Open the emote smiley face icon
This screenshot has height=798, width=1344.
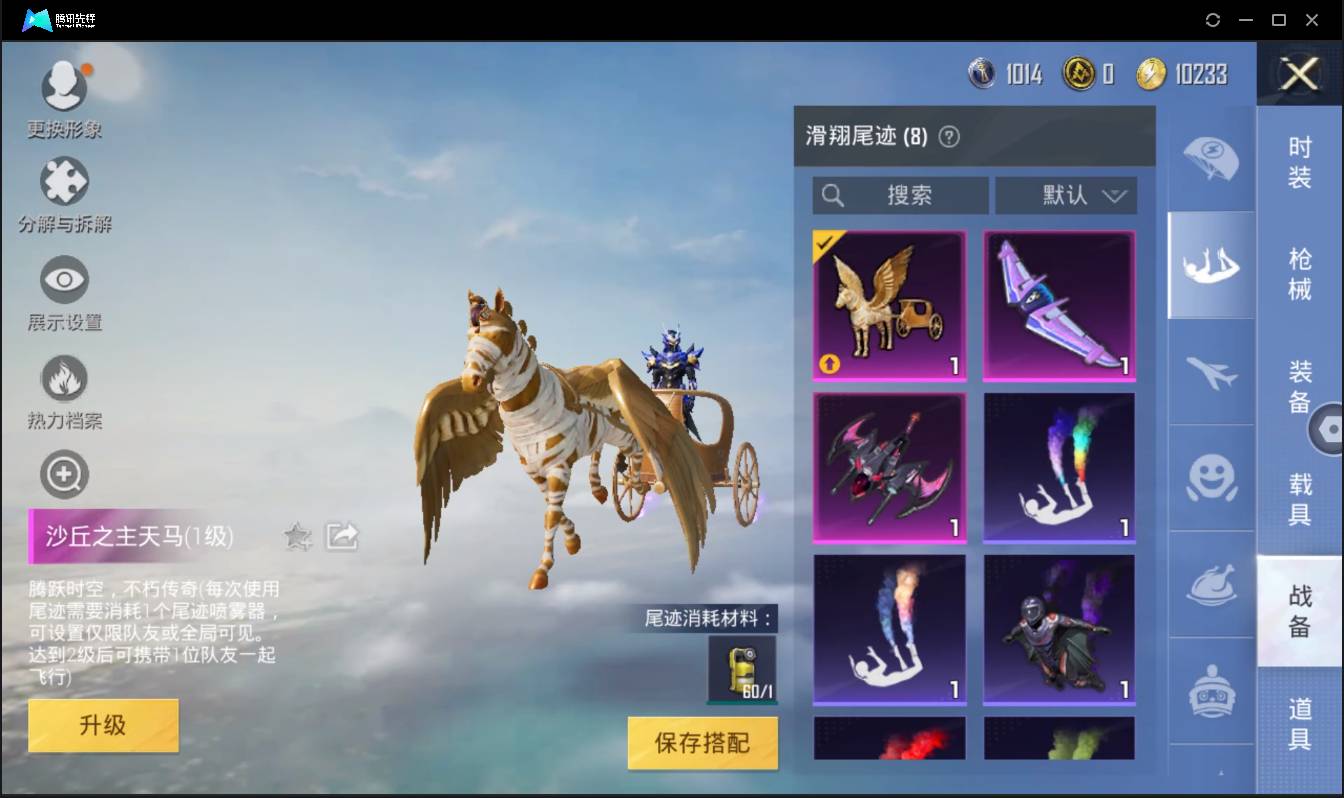coord(1210,479)
